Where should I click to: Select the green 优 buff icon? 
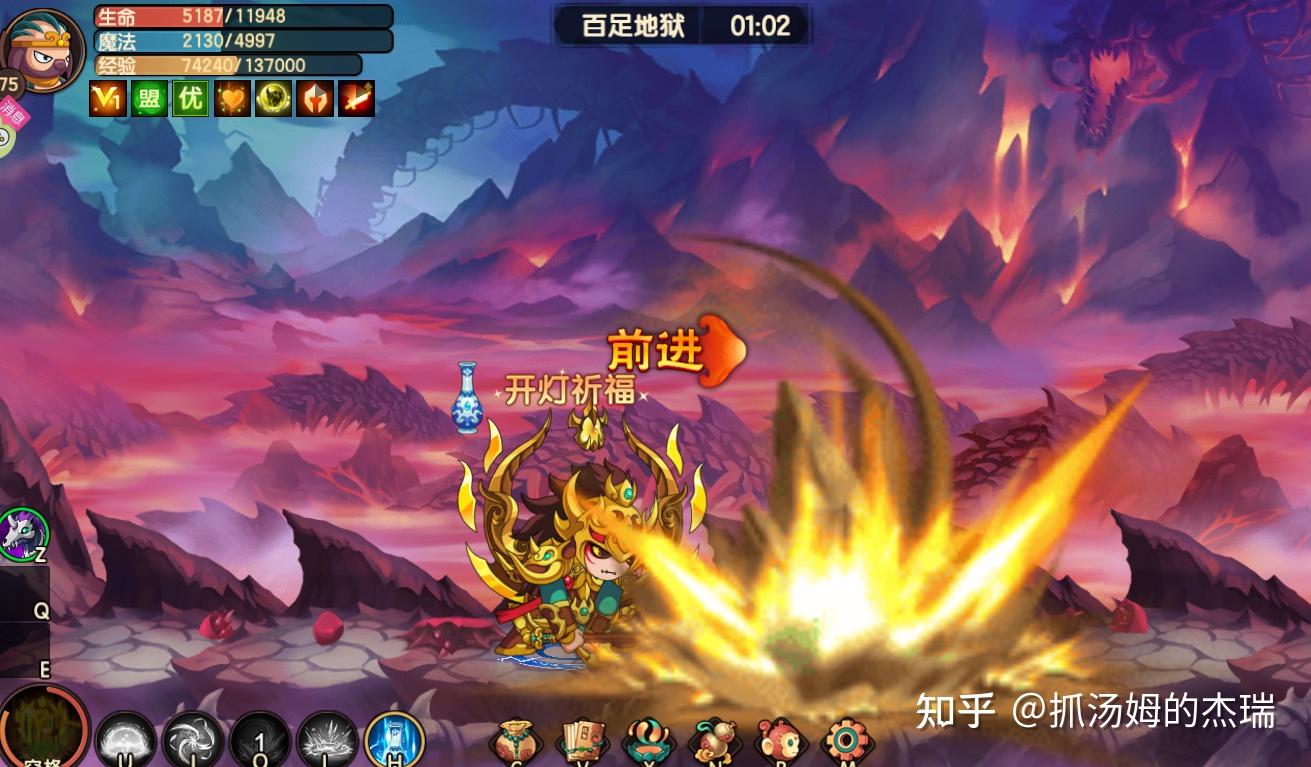pos(190,99)
